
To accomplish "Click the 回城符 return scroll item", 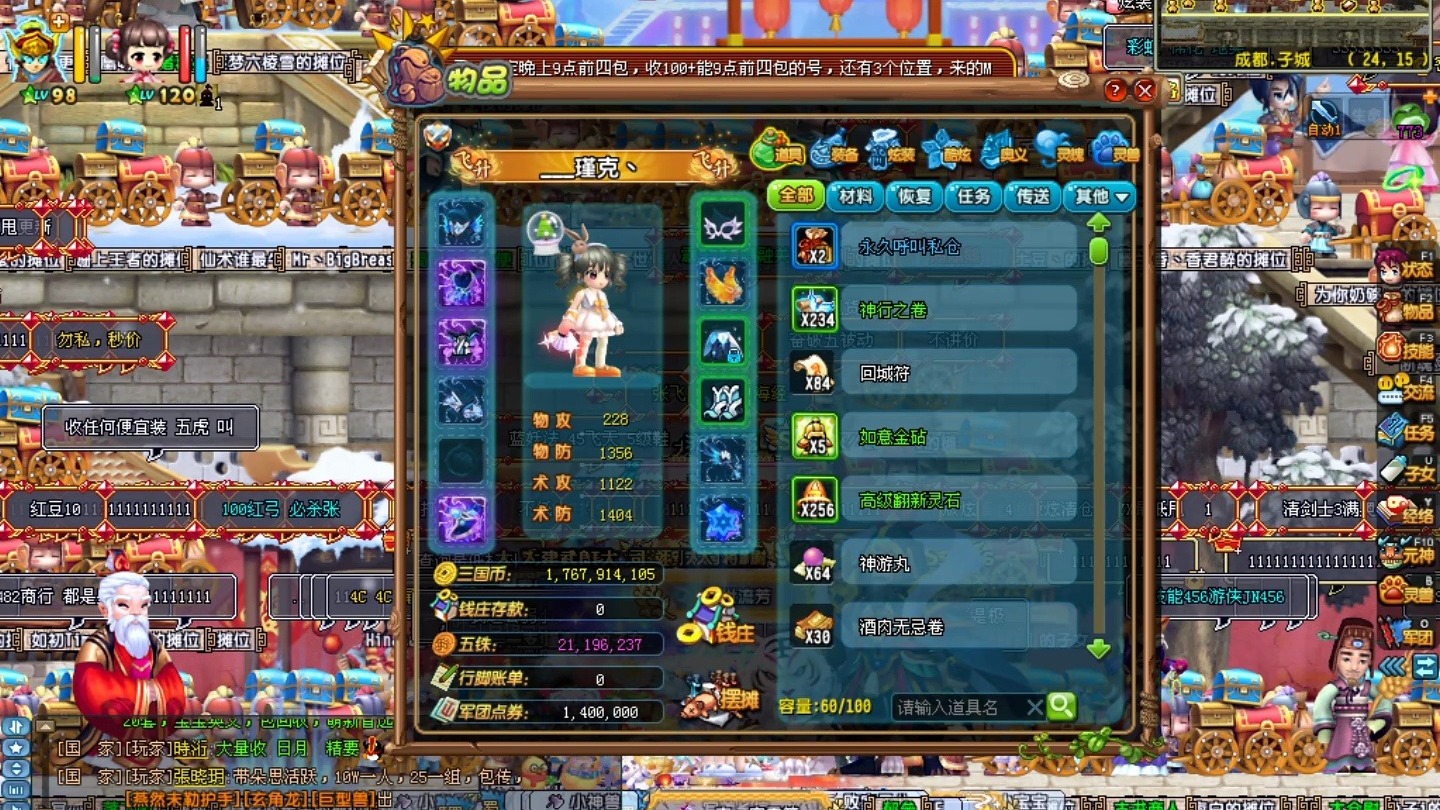I will click(930, 373).
